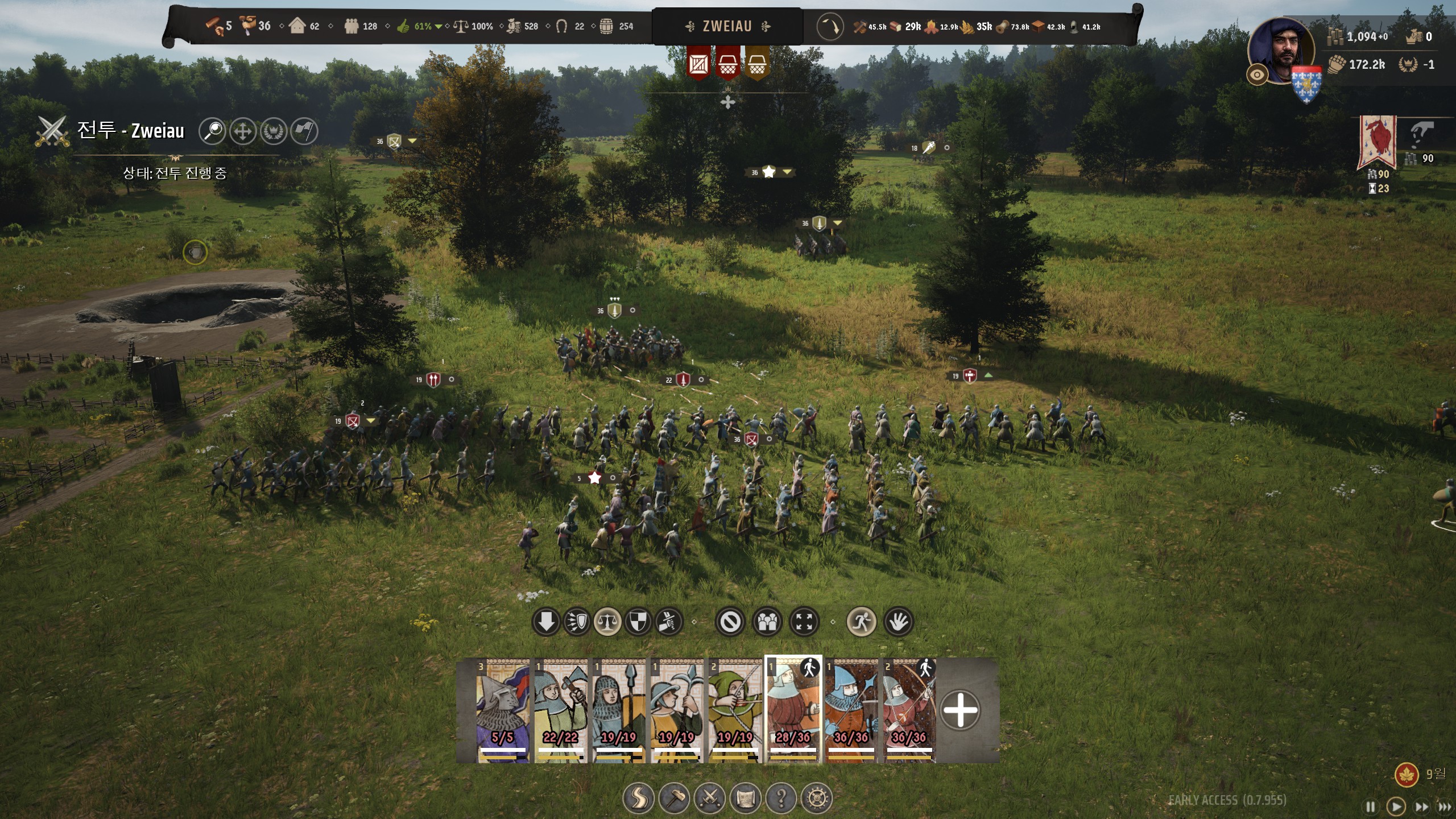The height and width of the screenshot is (819, 1456).
Task: Set the checkered shield defensive stance
Action: (x=638, y=622)
